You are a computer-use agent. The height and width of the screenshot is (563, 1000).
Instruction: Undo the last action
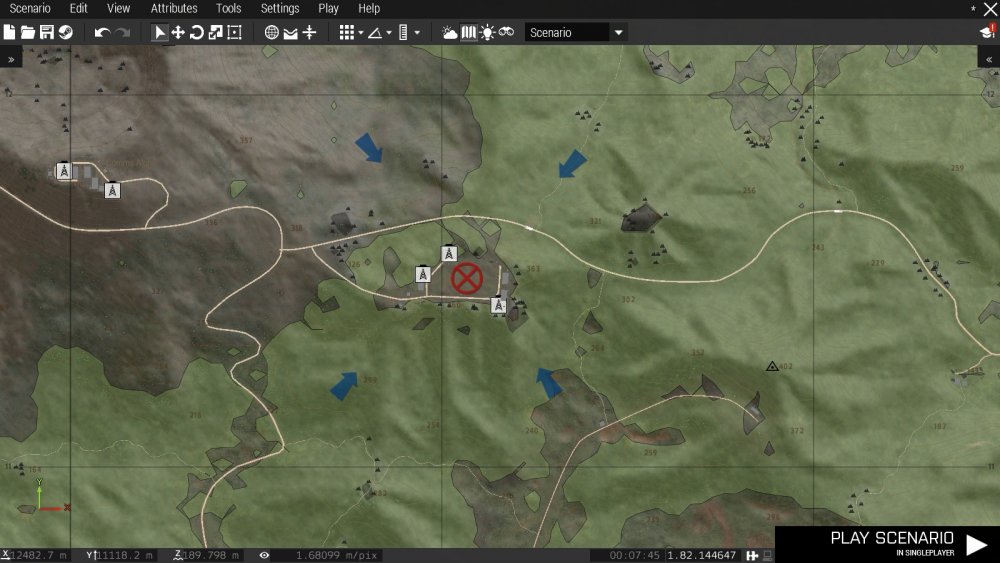(102, 33)
